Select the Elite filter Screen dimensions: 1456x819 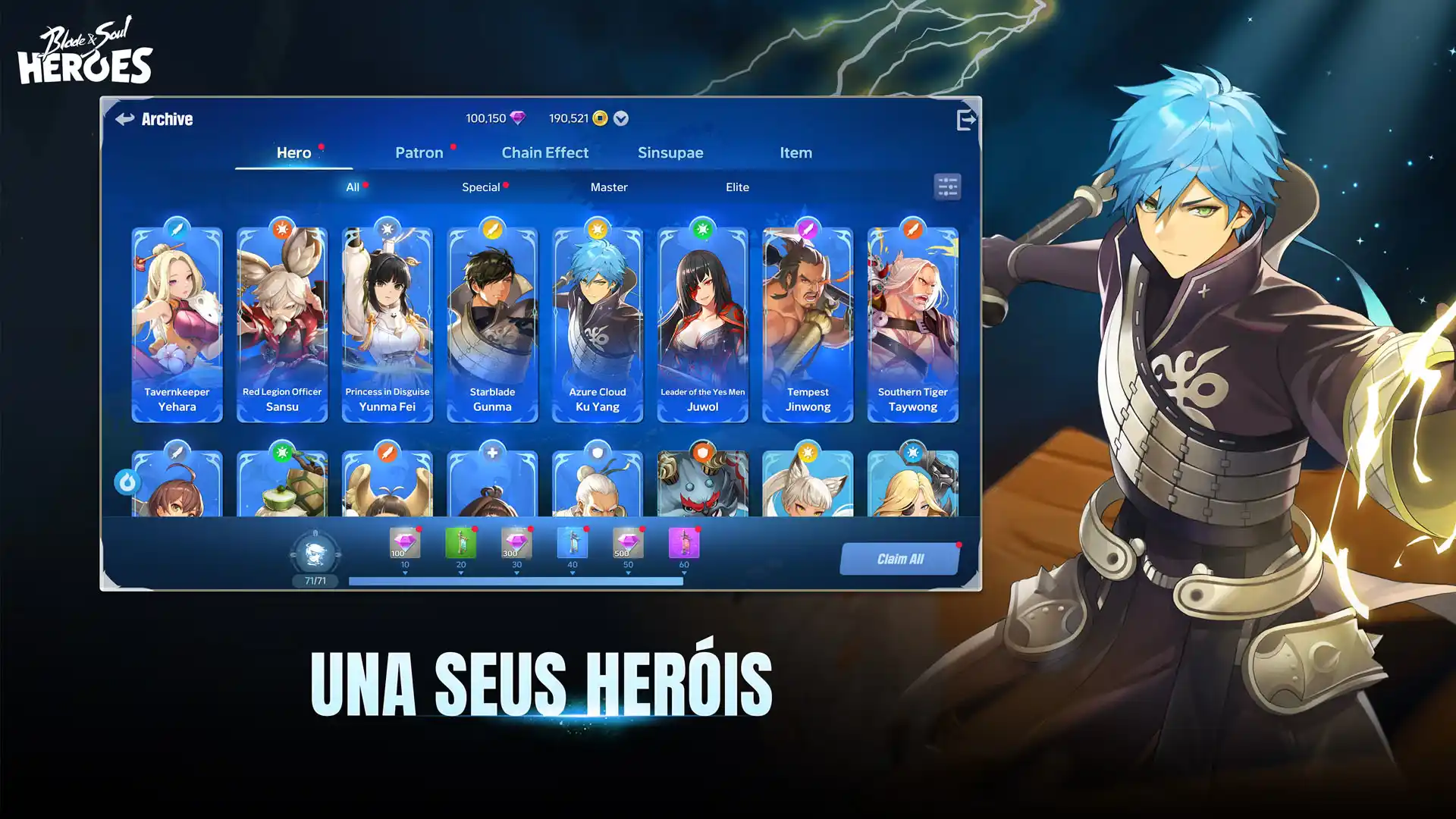pos(736,187)
